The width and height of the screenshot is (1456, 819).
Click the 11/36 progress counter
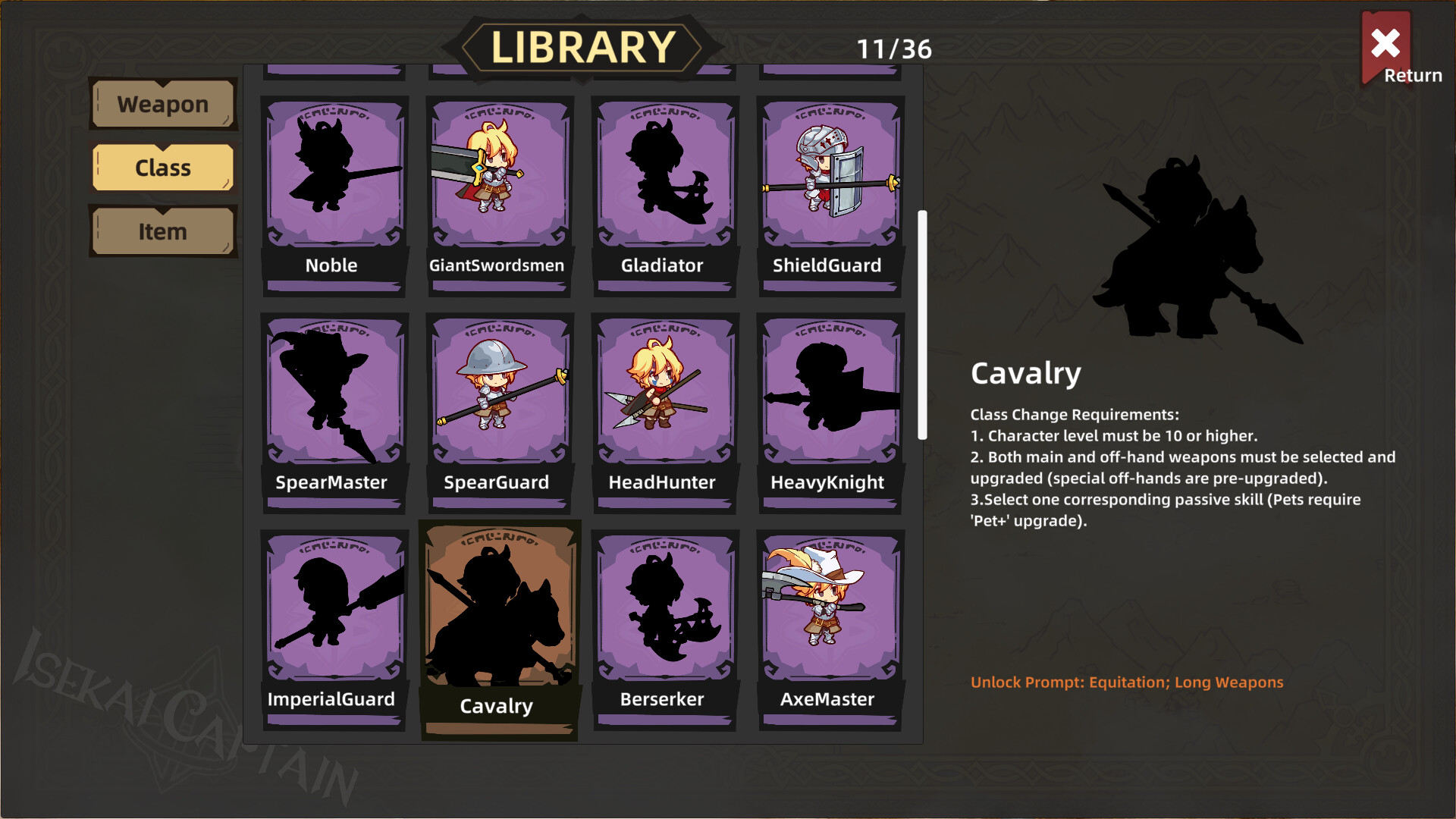click(895, 50)
